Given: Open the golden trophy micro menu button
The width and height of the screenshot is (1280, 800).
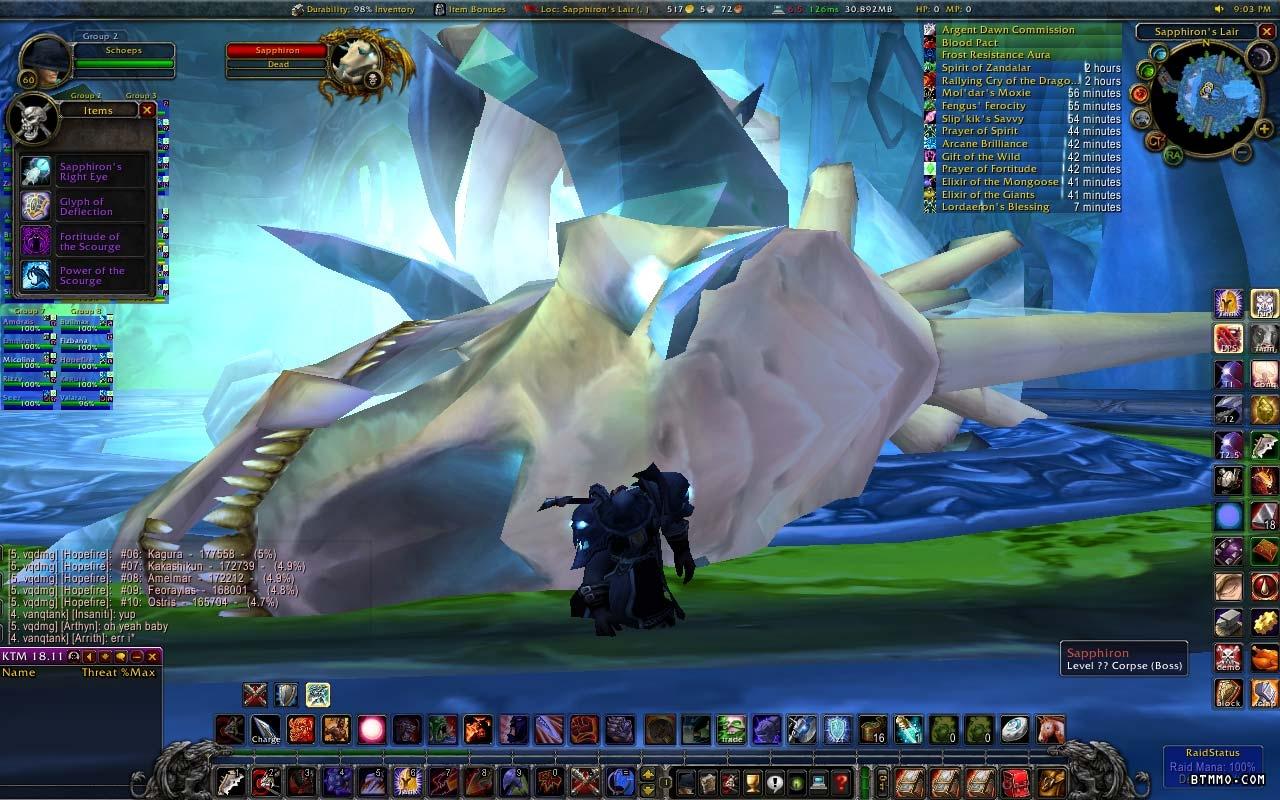Looking at the screenshot, I should click(752, 781).
